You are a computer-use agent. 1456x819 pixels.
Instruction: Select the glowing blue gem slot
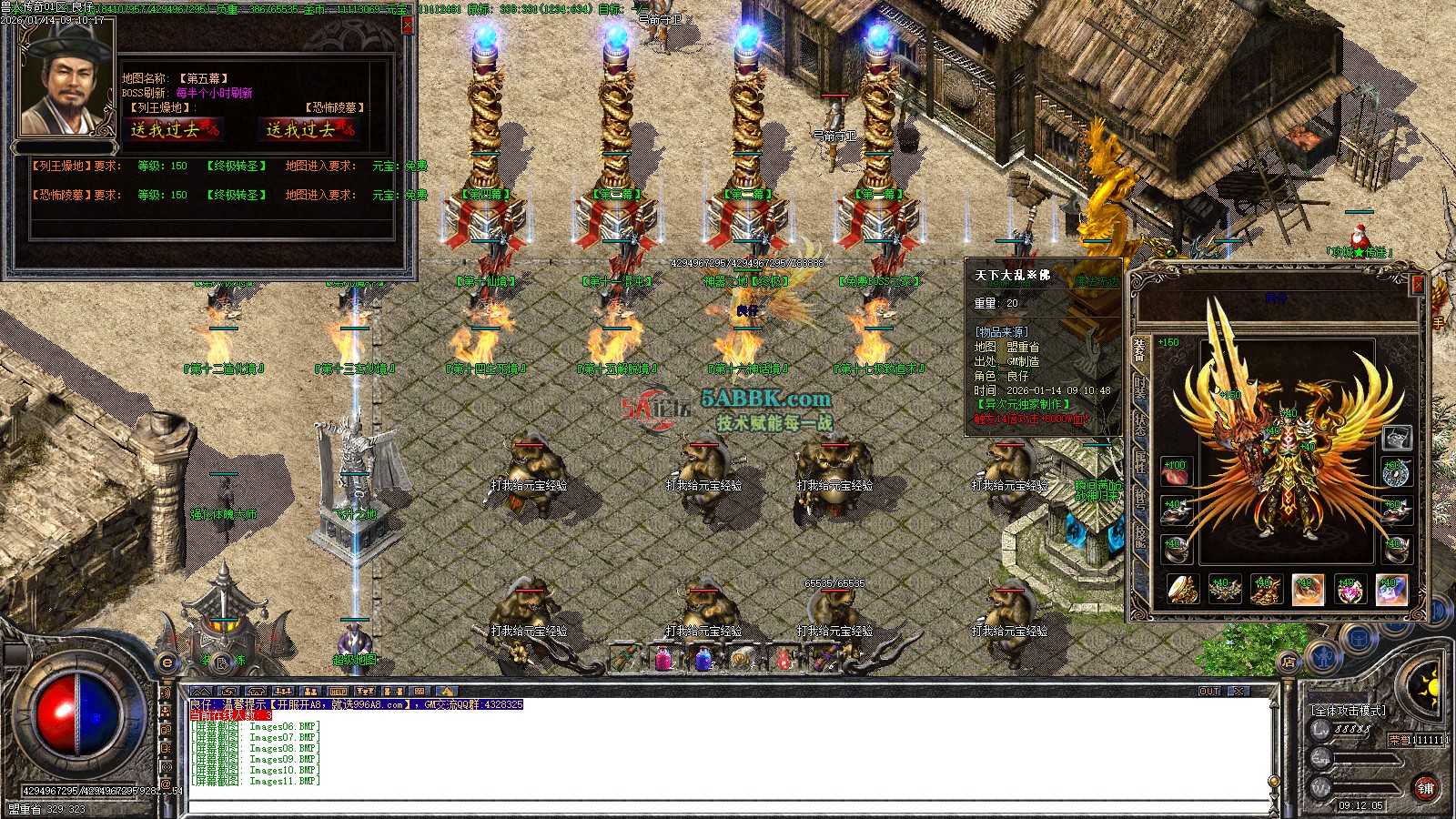pos(1390,591)
